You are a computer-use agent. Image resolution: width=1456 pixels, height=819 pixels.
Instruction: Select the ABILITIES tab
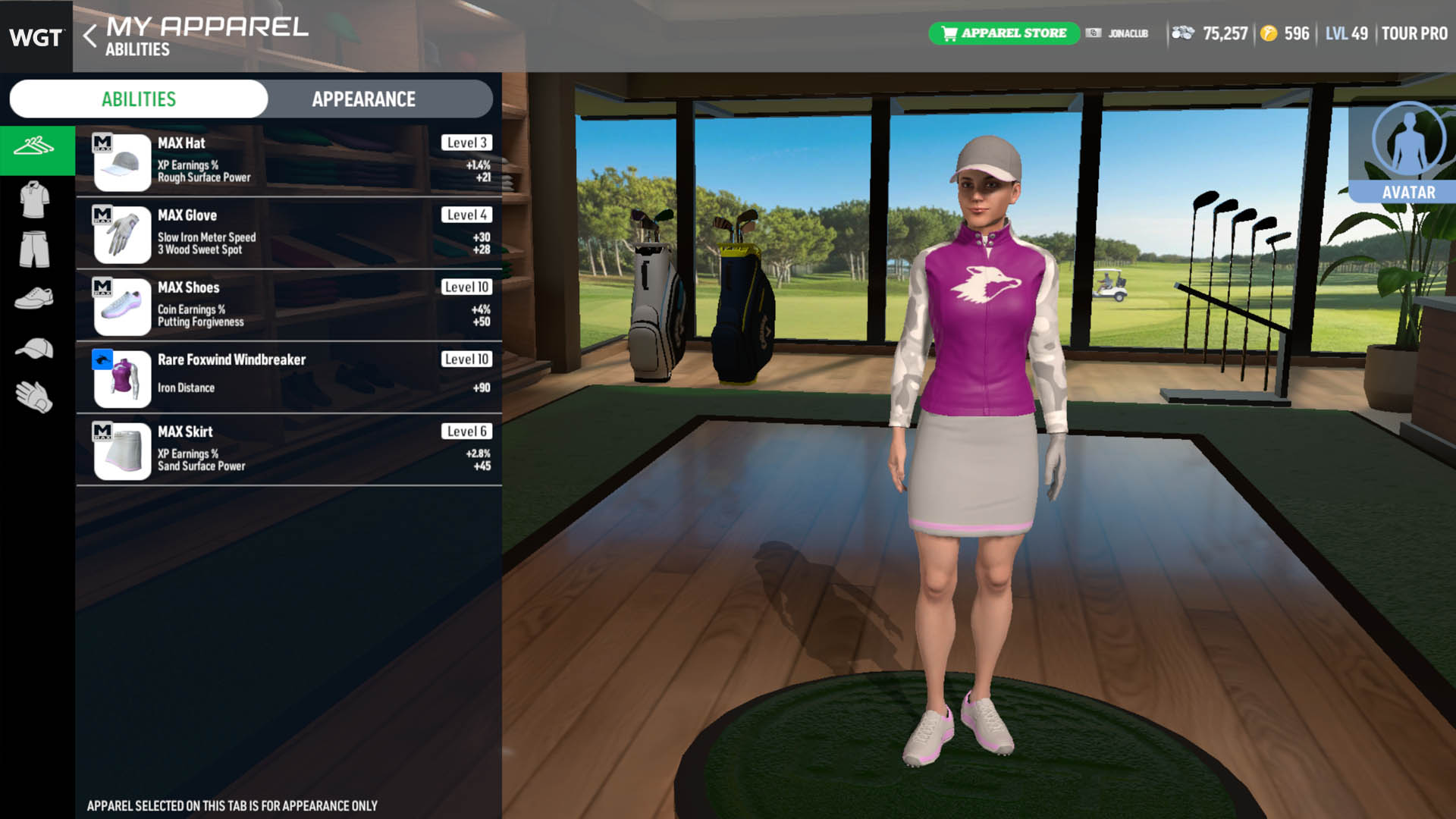pyautogui.click(x=138, y=99)
